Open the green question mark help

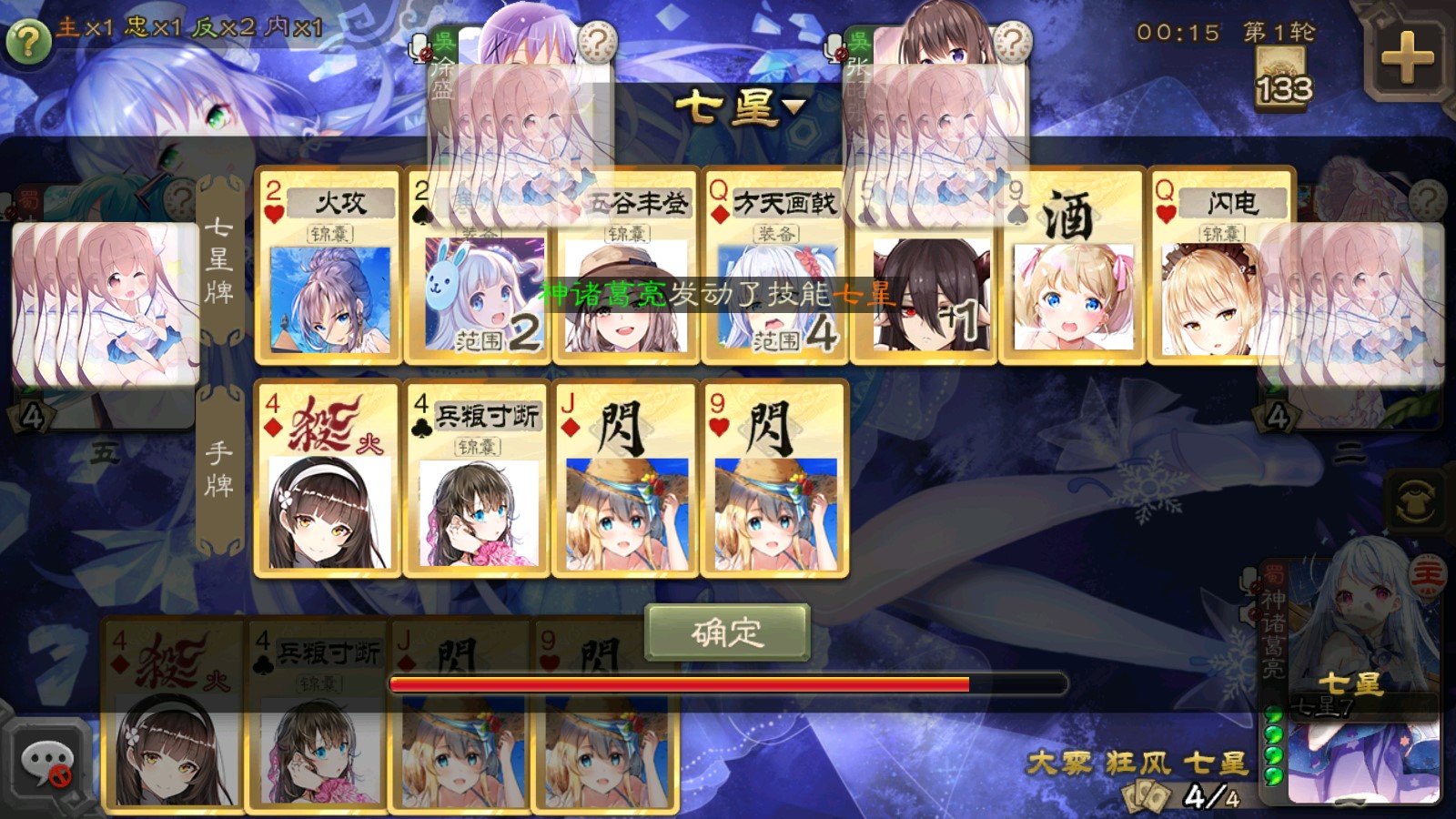(x=27, y=41)
